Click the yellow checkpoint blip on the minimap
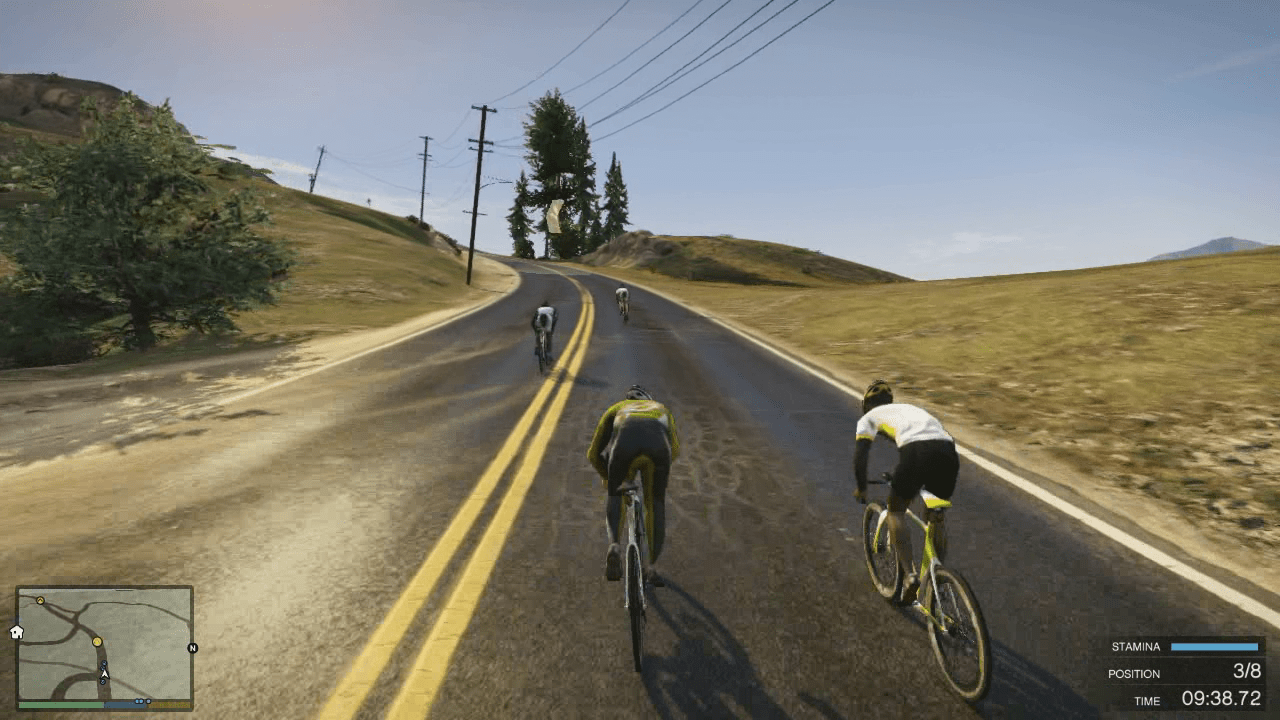Image resolution: width=1280 pixels, height=720 pixels. click(97, 642)
